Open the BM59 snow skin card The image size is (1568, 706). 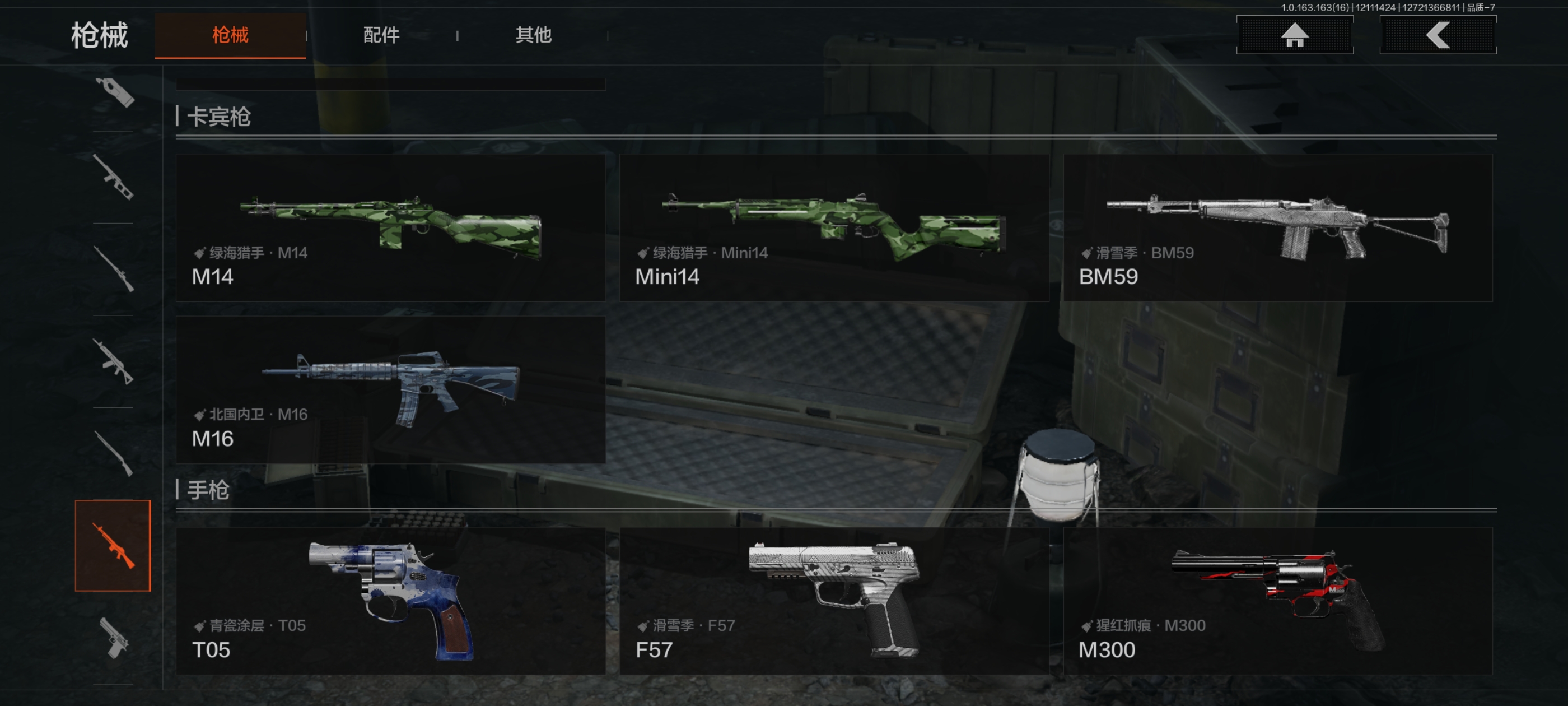coord(1277,227)
